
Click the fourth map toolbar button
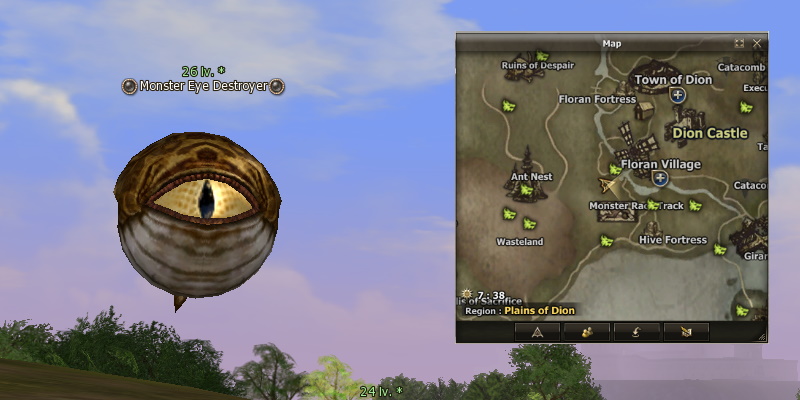[x=685, y=332]
